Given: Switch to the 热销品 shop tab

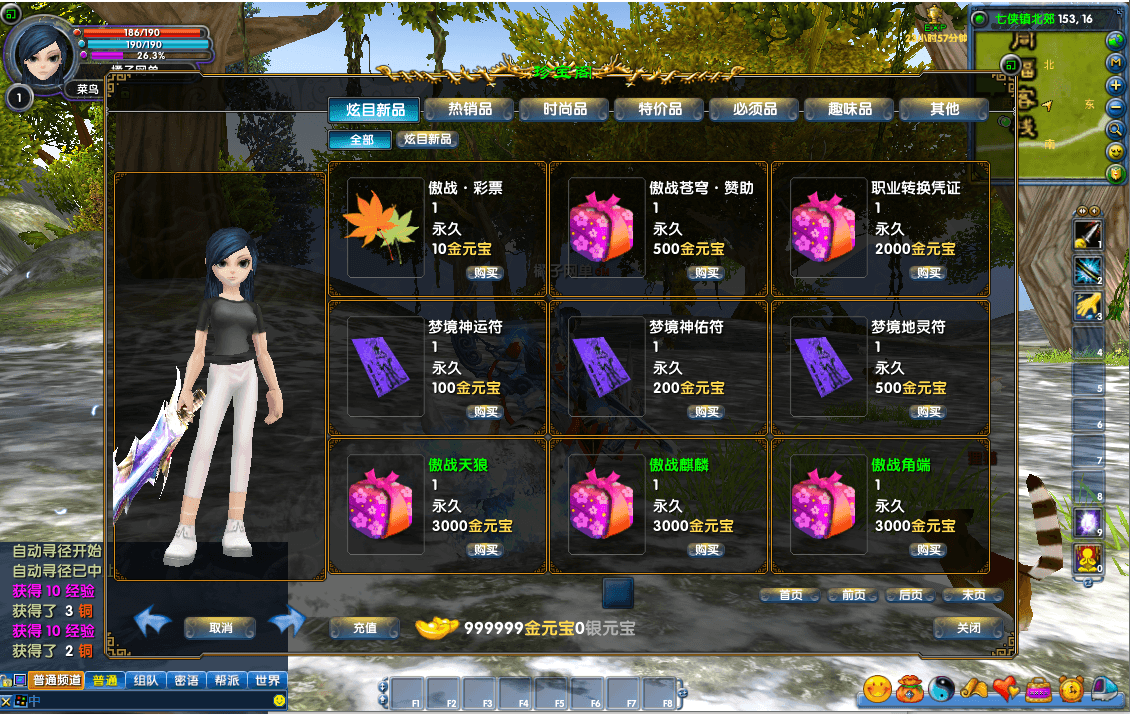Looking at the screenshot, I should point(469,109).
